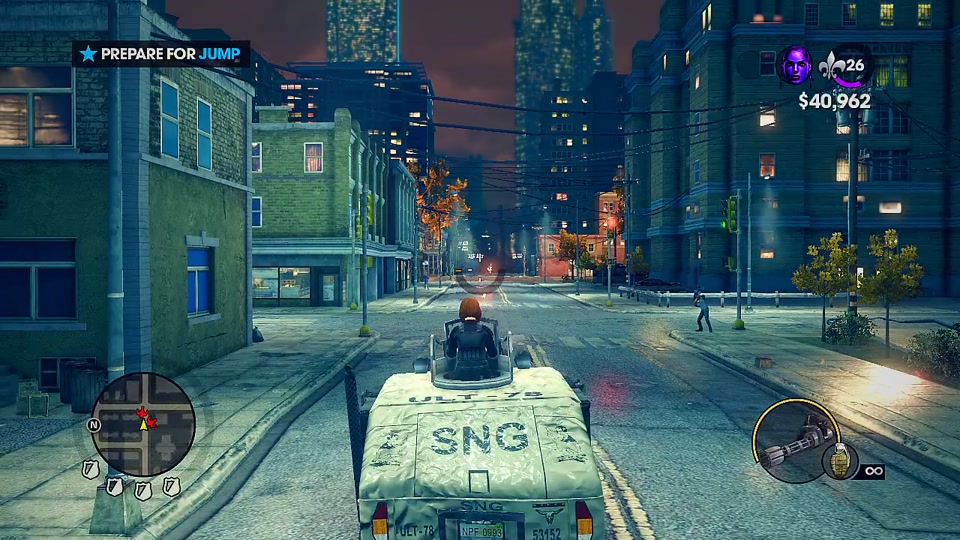Screen dimensions: 960x540
Task: Open the circular minimap
Action: [143, 424]
